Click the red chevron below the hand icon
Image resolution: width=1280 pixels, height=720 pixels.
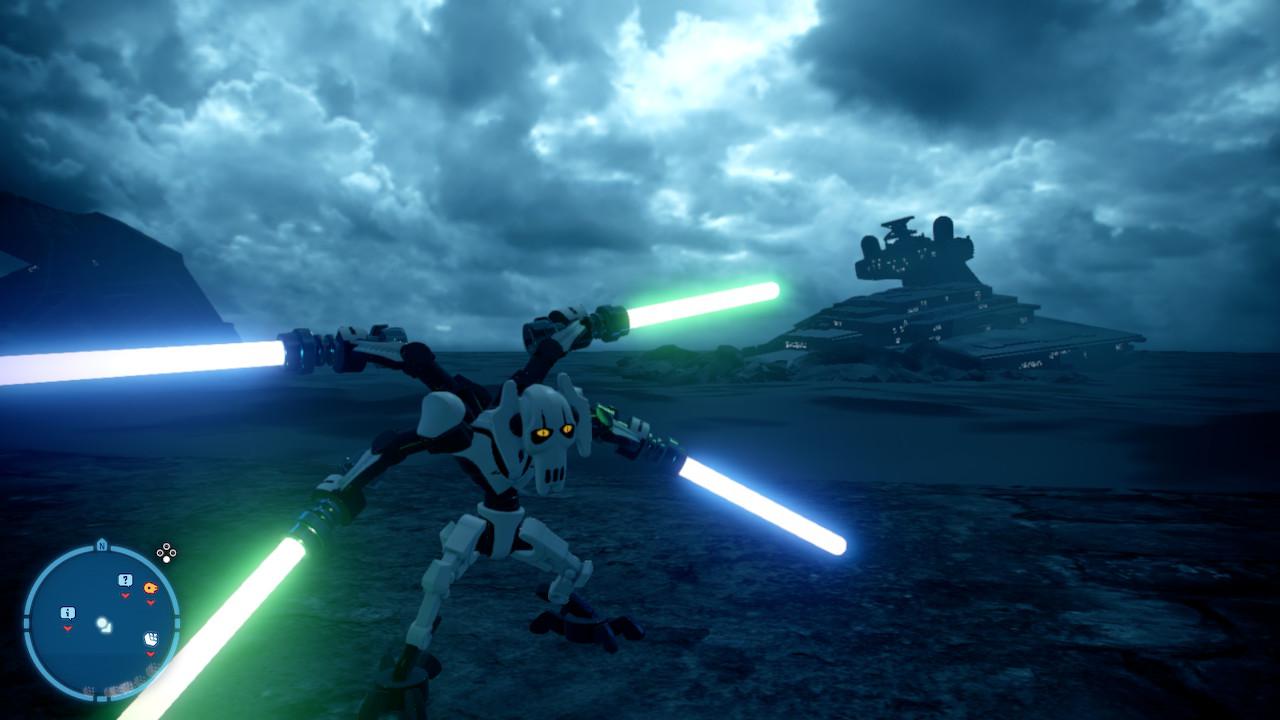click(149, 654)
